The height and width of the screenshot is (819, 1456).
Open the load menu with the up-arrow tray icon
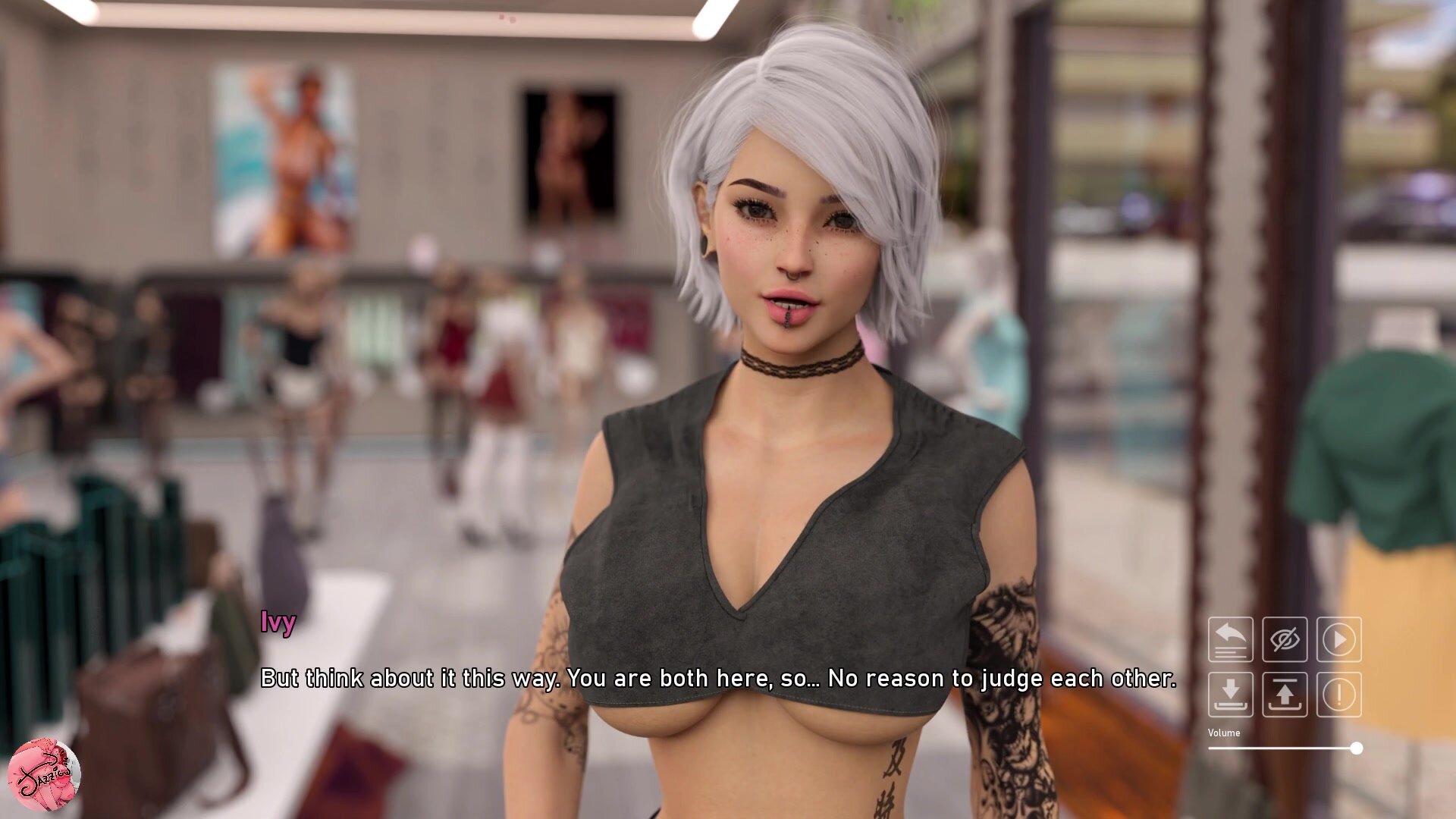click(x=1285, y=694)
